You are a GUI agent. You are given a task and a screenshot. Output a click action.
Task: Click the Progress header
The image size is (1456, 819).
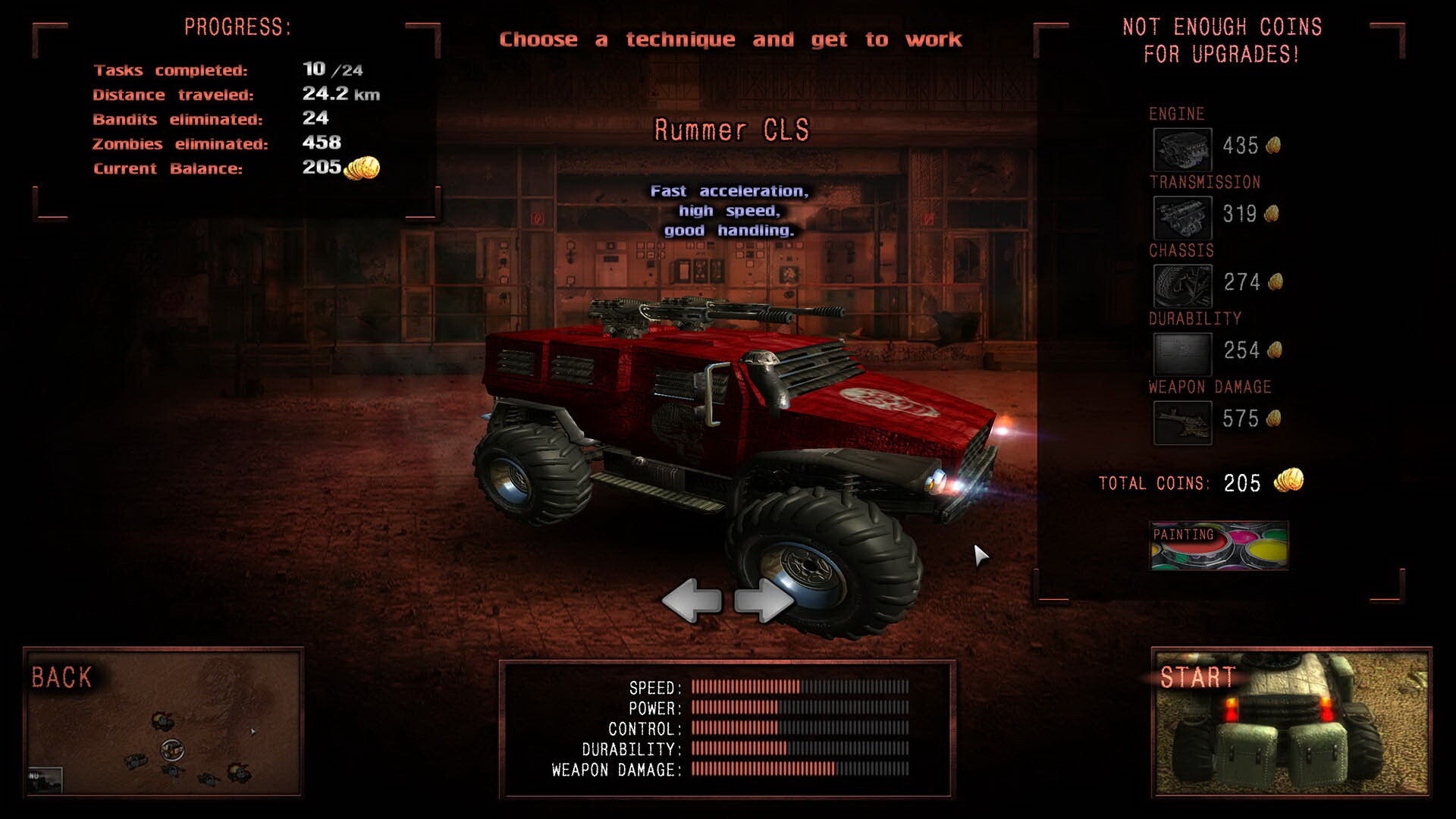[x=239, y=25]
